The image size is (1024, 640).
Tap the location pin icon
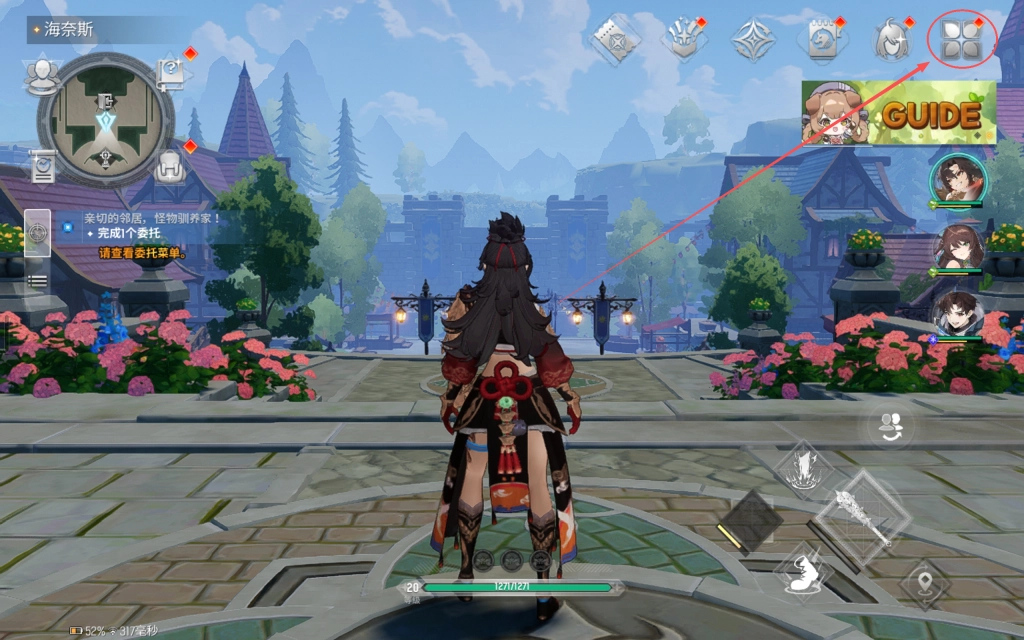click(x=924, y=582)
